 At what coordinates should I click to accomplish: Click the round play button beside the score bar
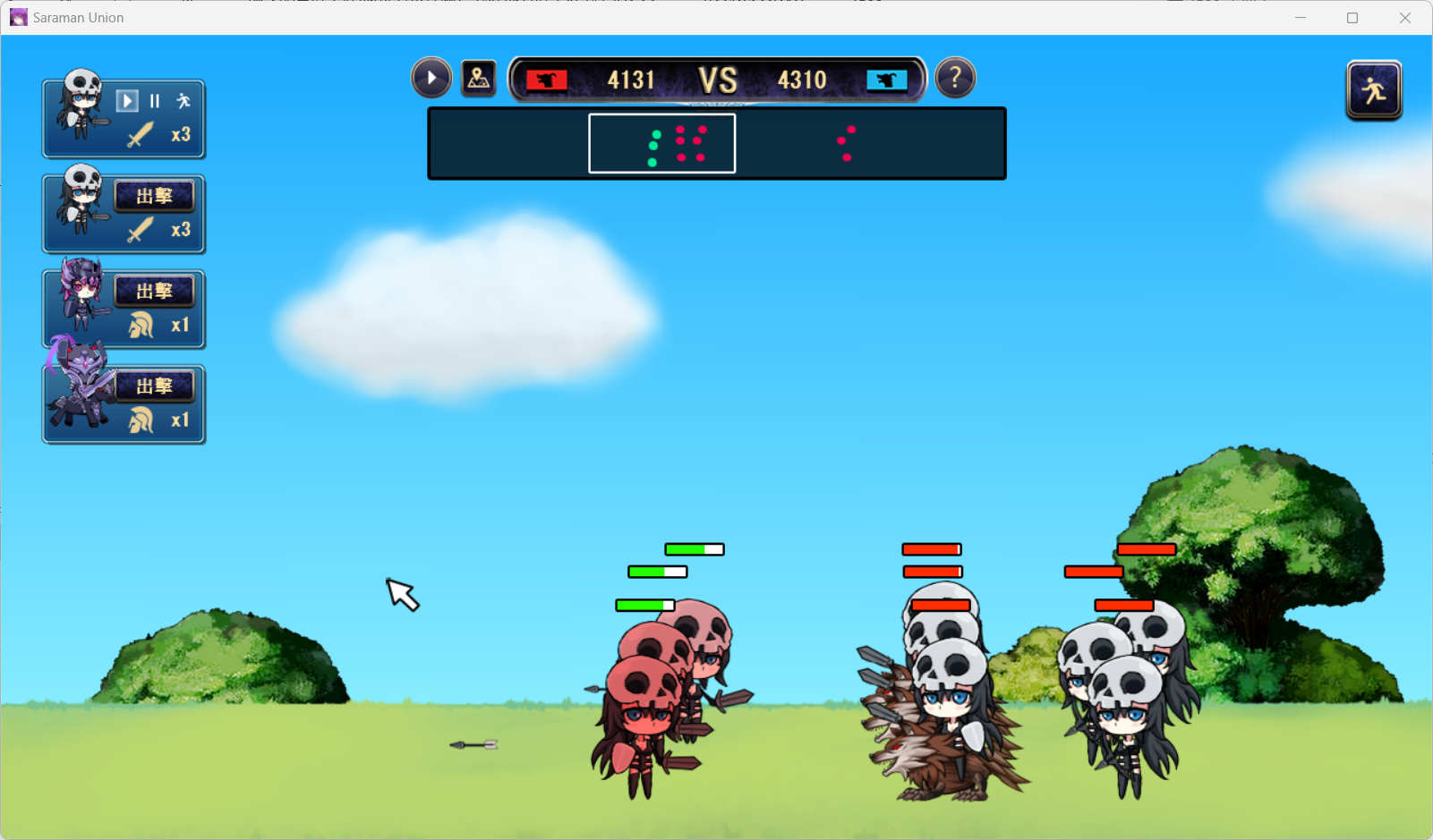(431, 79)
